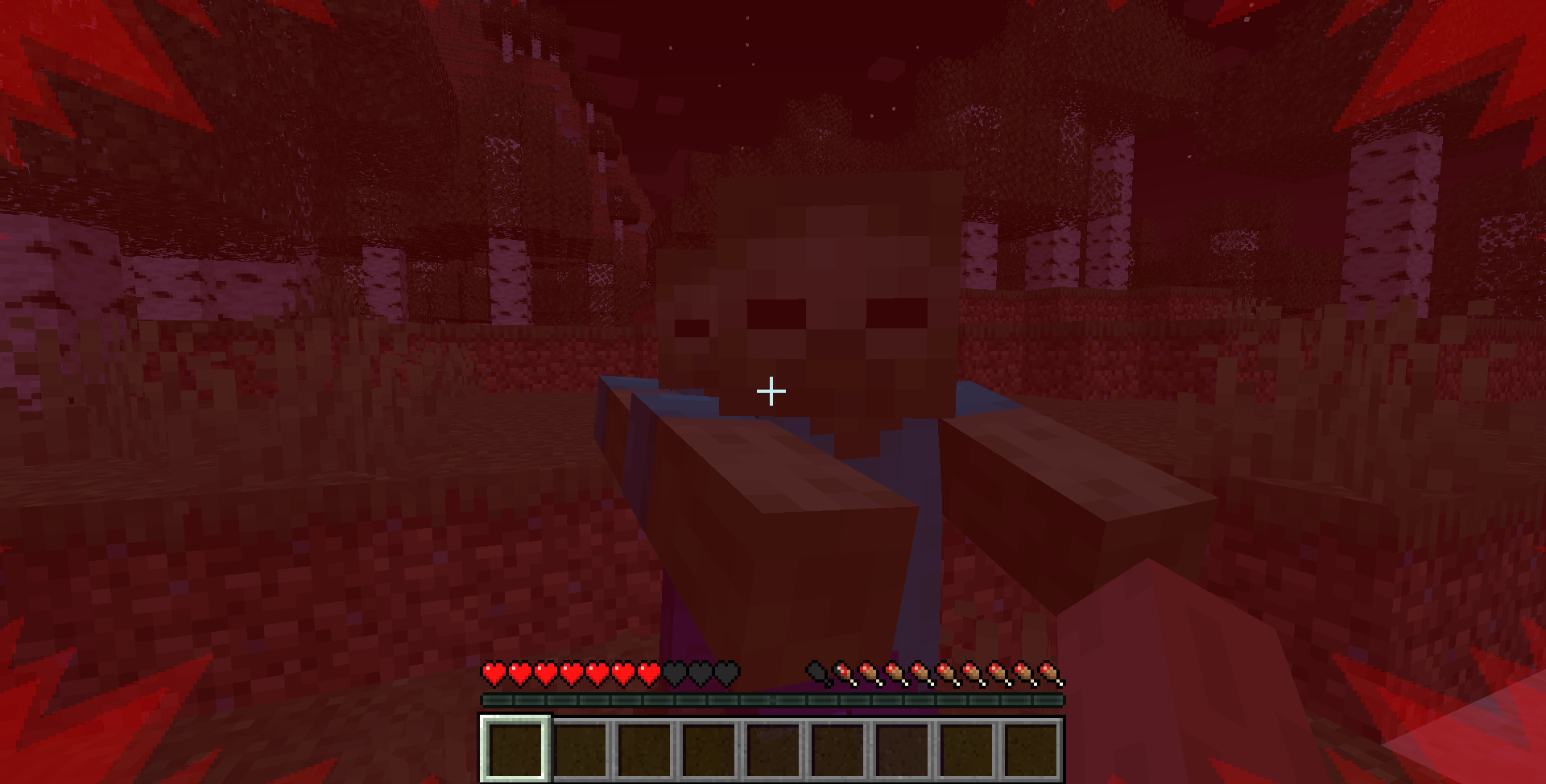Select the eighth hotbar slot
Image resolution: width=1546 pixels, height=784 pixels.
coord(966,749)
